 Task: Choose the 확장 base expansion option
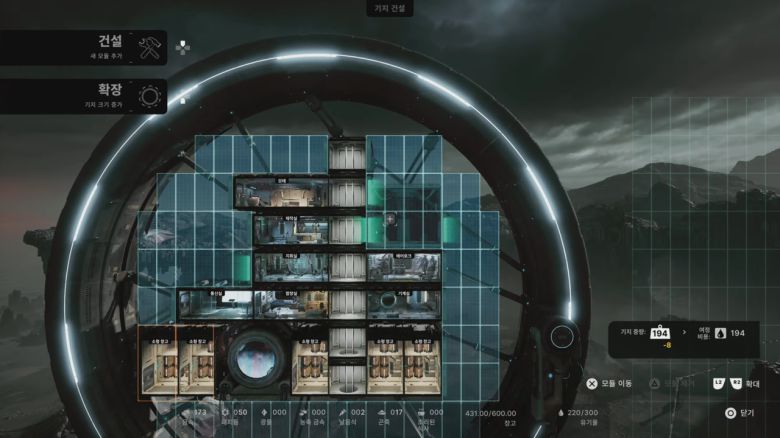coord(84,96)
